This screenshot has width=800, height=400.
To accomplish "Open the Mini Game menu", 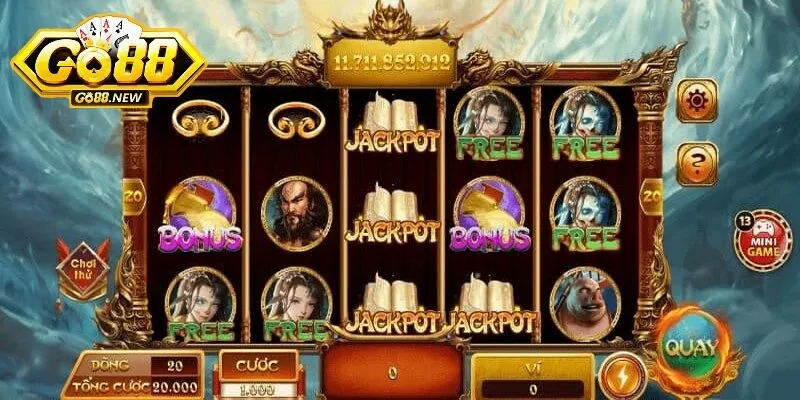I will (764, 241).
